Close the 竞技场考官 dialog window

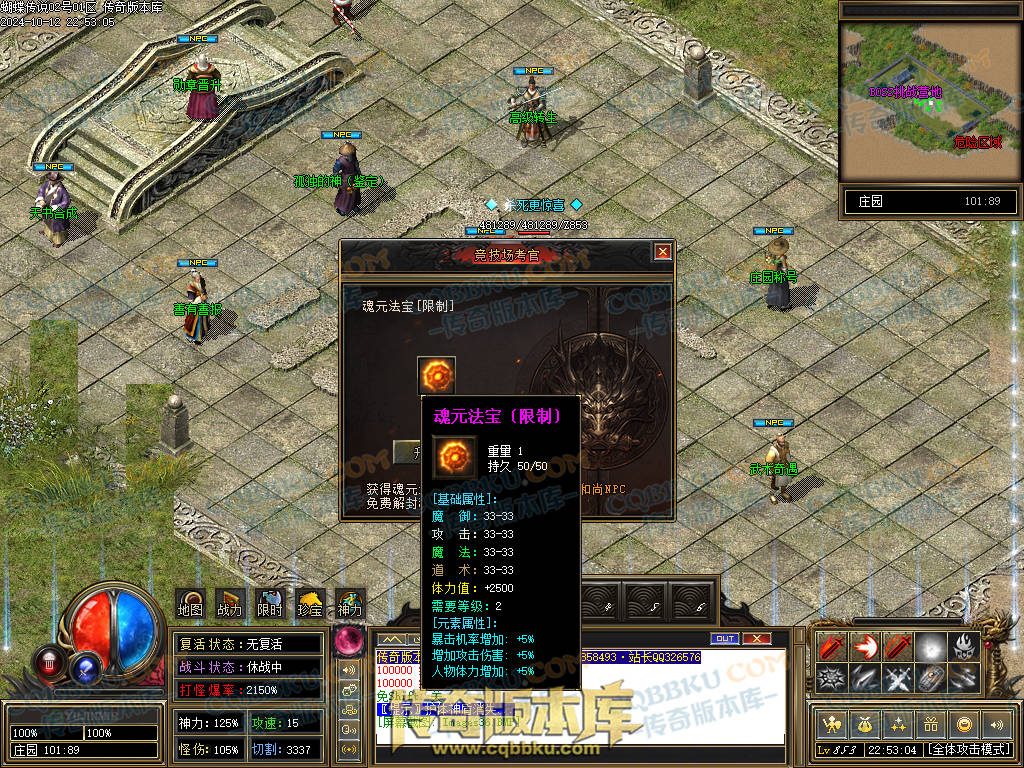[x=662, y=252]
